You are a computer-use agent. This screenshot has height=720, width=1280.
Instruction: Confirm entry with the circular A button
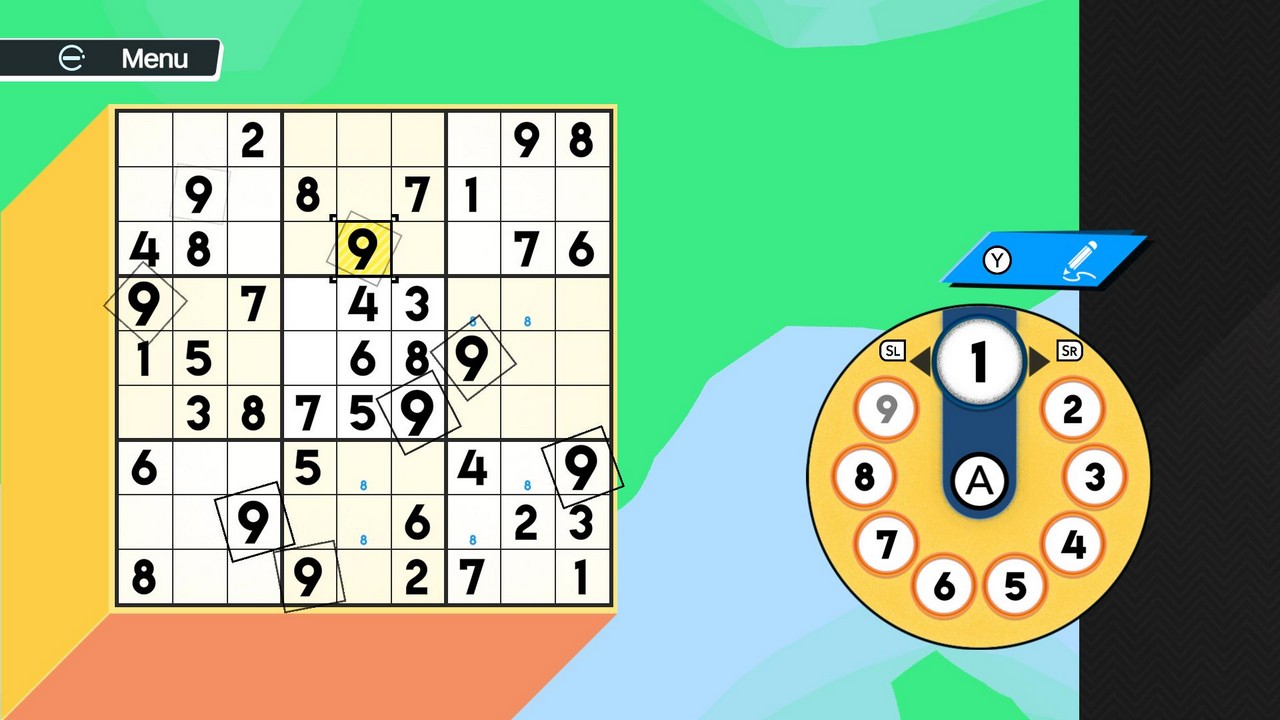pyautogui.click(x=980, y=481)
